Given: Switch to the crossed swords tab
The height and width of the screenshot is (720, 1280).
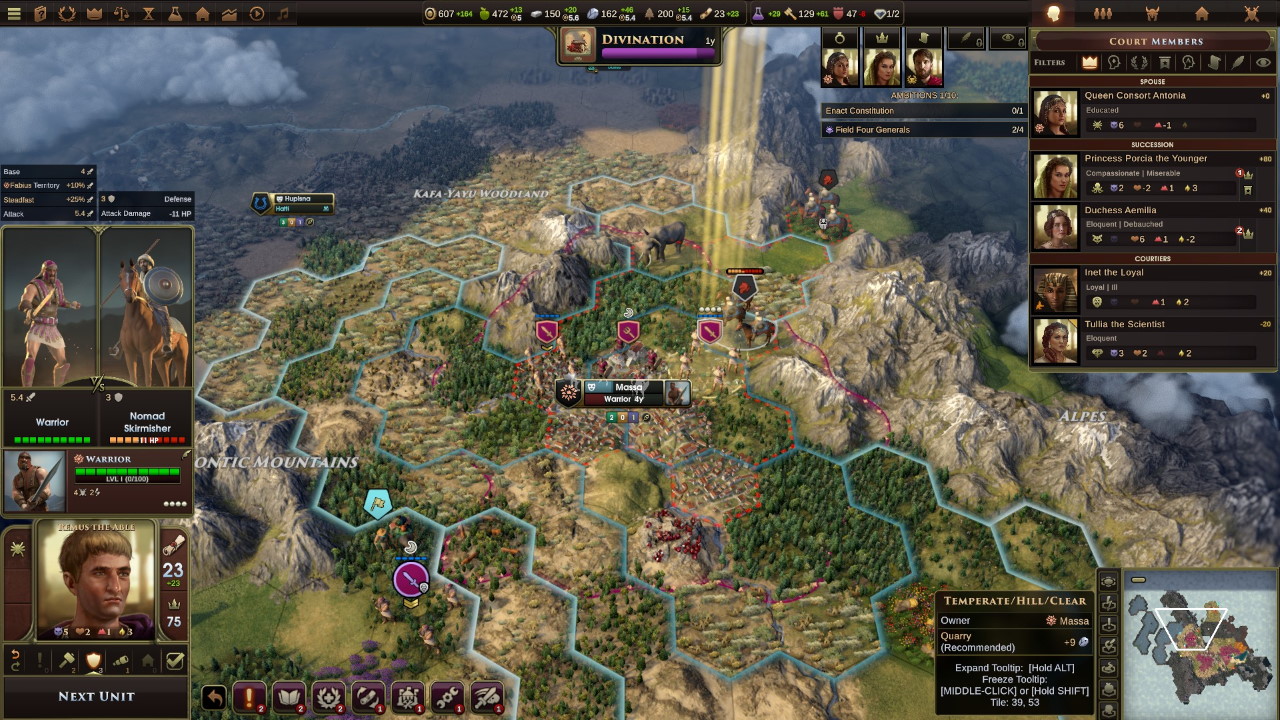Looking at the screenshot, I should (x=1251, y=14).
